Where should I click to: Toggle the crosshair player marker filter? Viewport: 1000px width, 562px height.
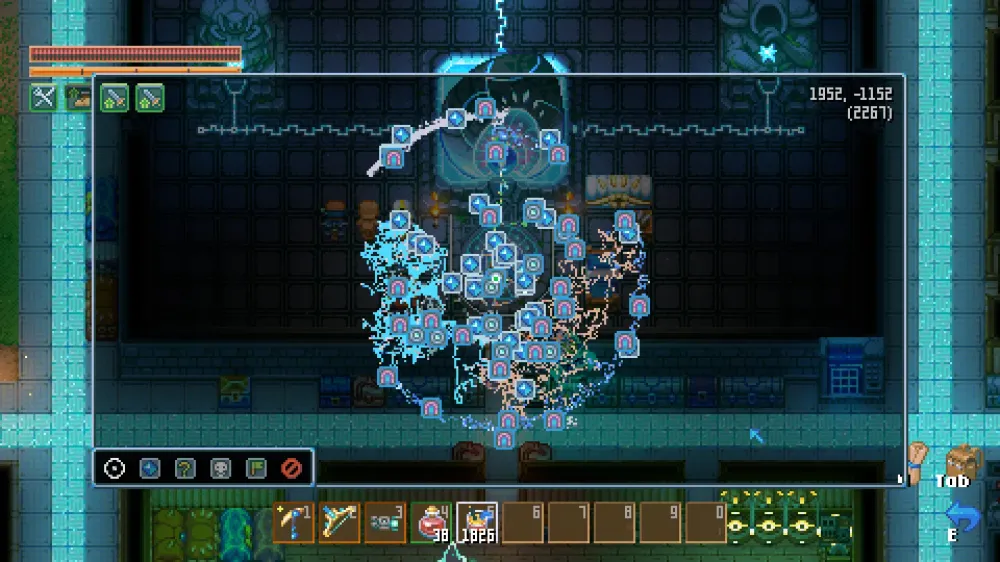115,468
